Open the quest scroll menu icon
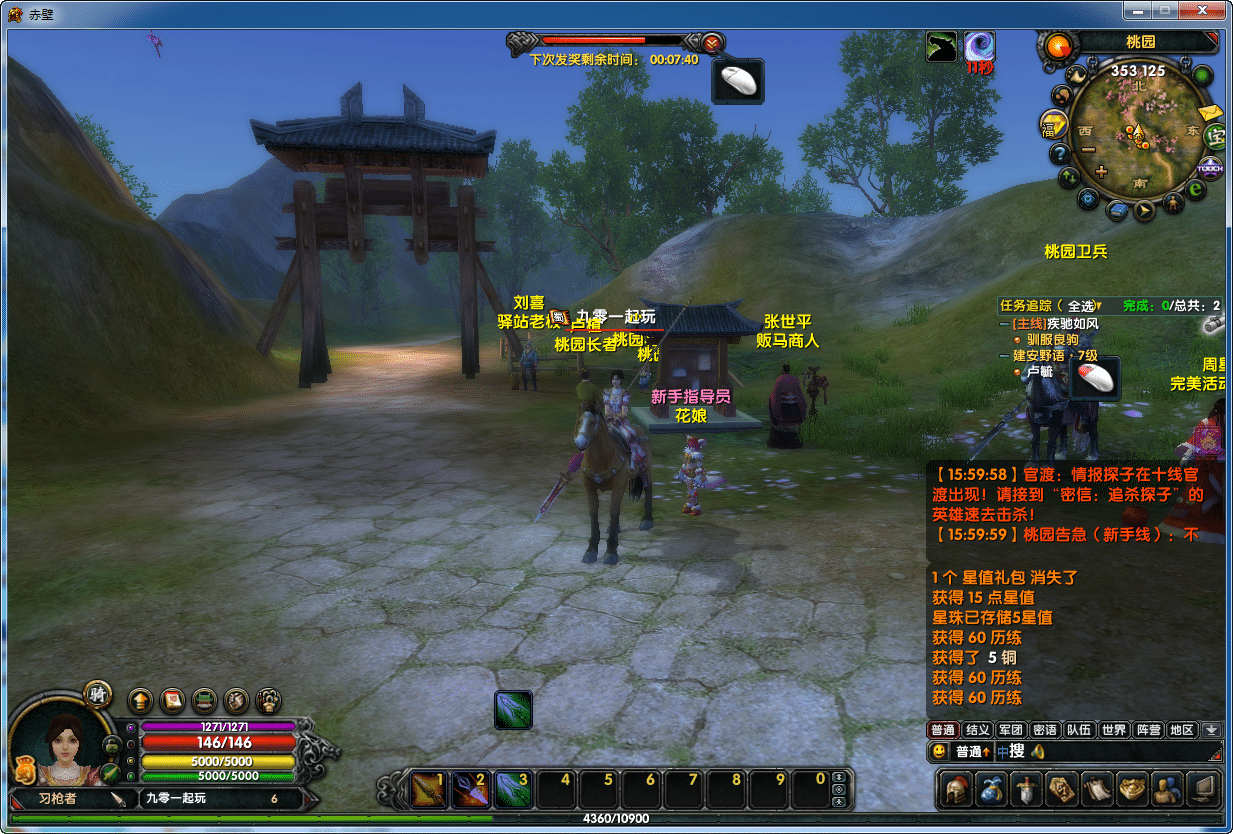 coord(1097,790)
